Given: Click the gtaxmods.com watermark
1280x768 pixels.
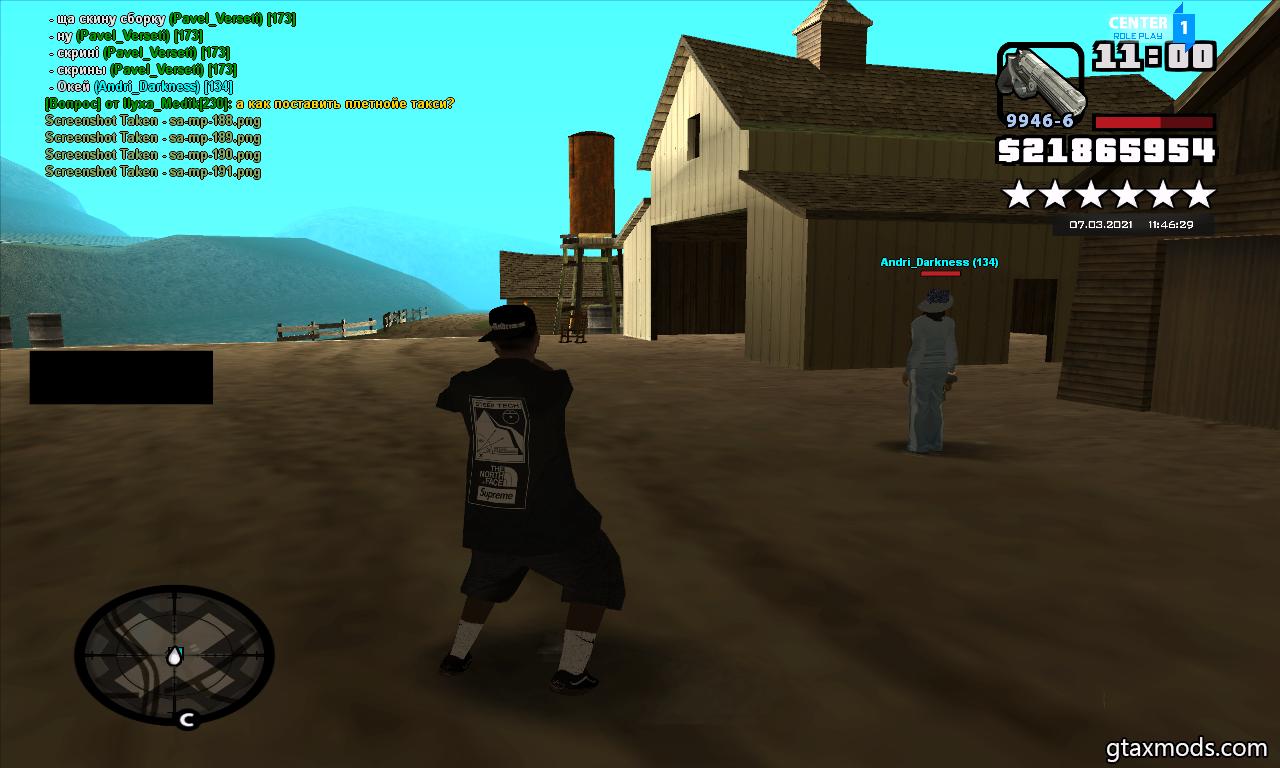Looking at the screenshot, I should coord(1186,747).
